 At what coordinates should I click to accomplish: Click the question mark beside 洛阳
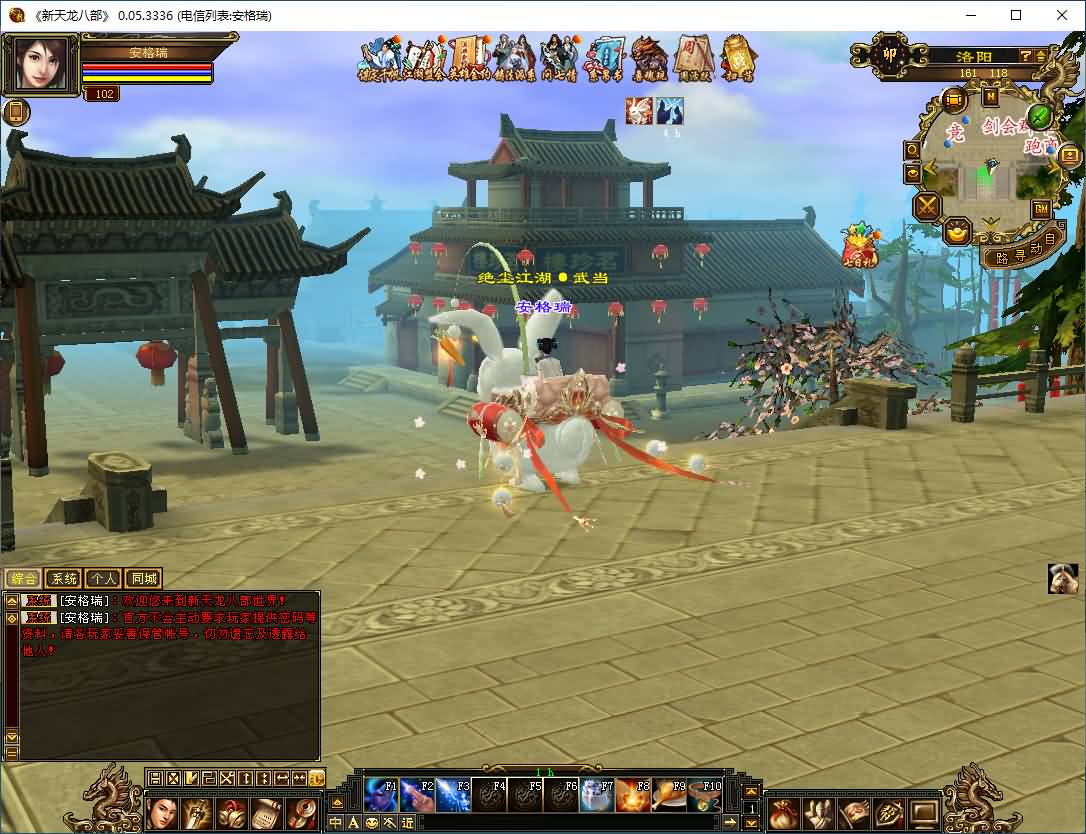1026,56
